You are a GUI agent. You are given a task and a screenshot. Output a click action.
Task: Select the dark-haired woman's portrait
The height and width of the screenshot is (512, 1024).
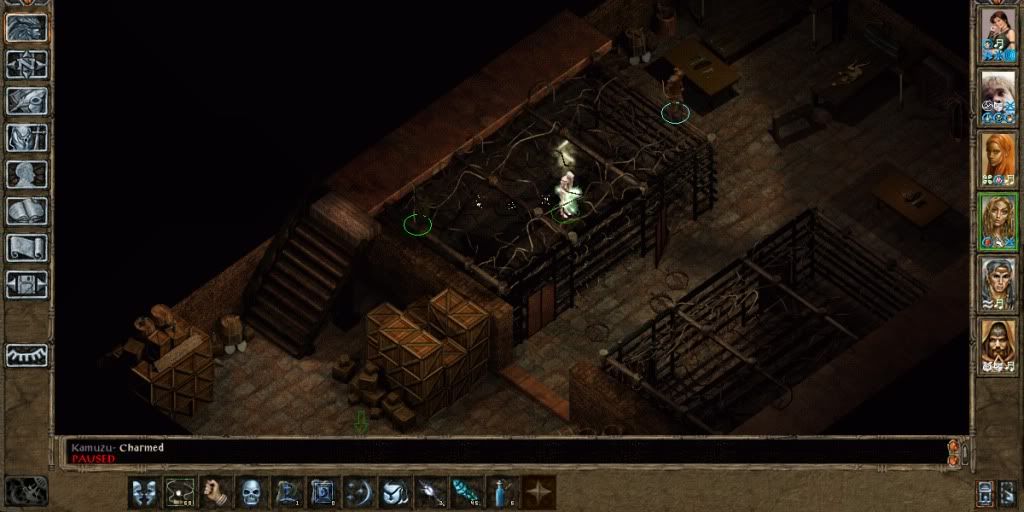(x=998, y=34)
